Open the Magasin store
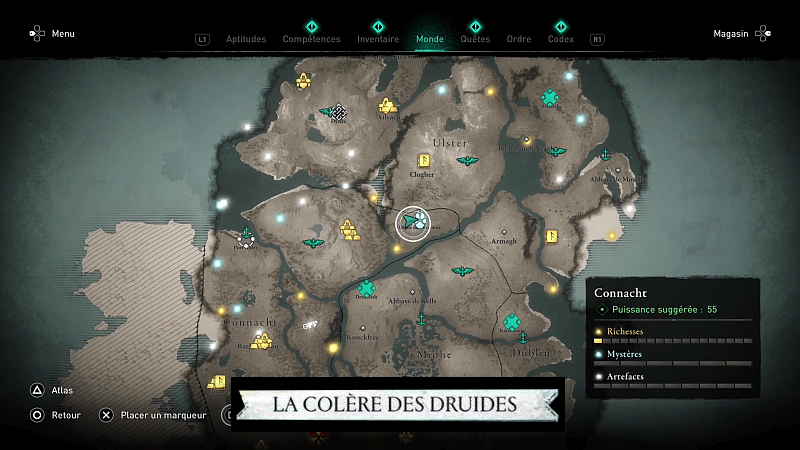Image resolution: width=800 pixels, height=450 pixels. coord(741,34)
